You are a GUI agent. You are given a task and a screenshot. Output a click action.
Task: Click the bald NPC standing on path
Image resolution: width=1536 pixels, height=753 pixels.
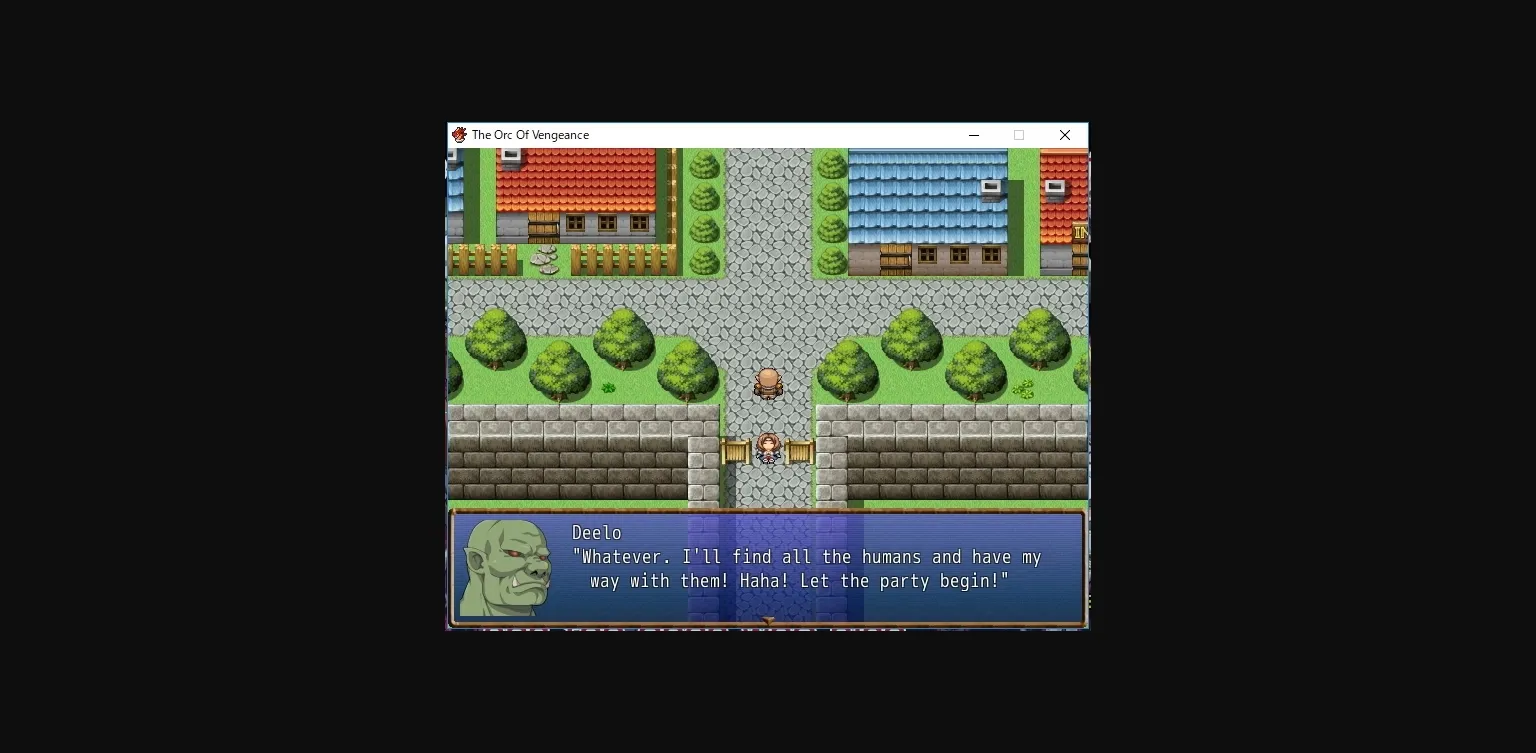pyautogui.click(x=768, y=385)
